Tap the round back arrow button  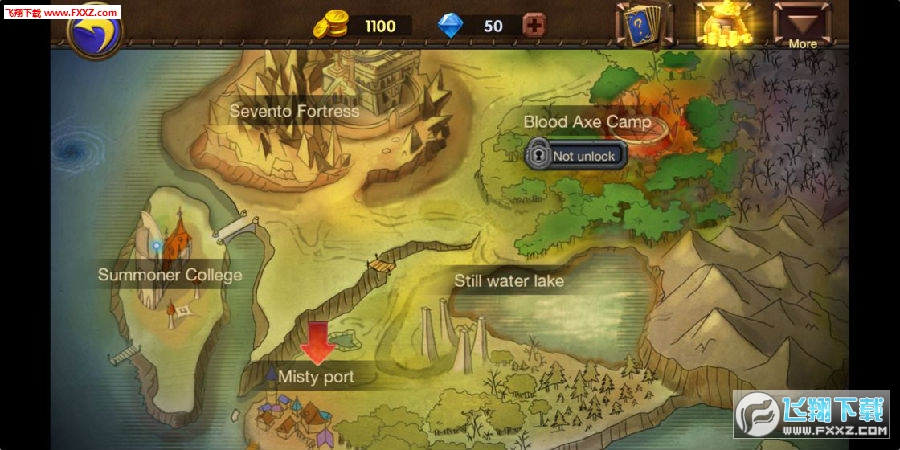(94, 30)
